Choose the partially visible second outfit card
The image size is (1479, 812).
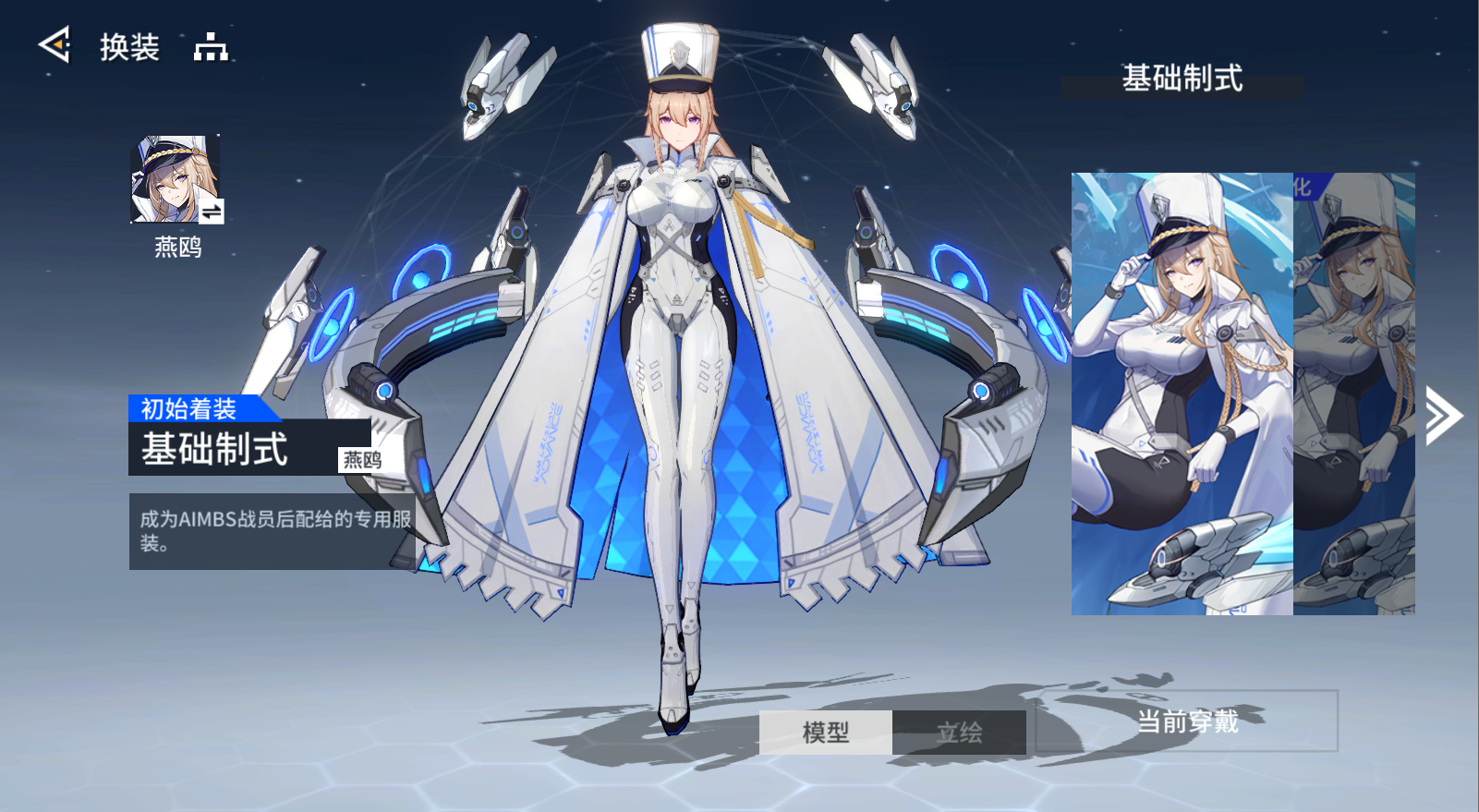[1354, 394]
